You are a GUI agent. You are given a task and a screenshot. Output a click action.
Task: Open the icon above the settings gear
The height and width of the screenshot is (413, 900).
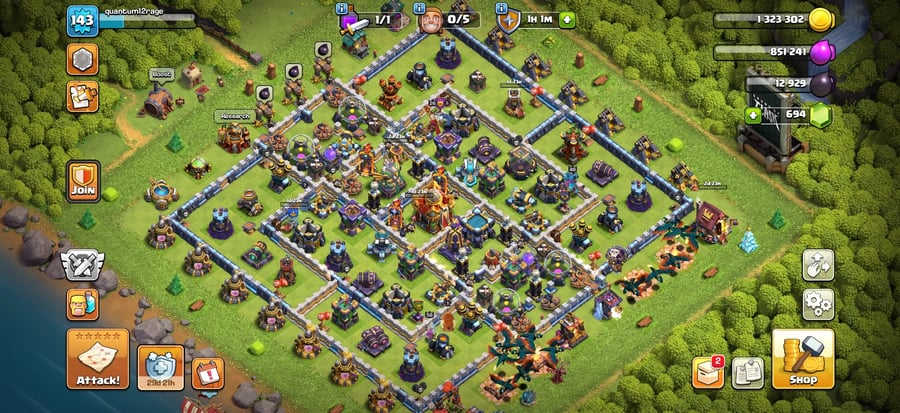click(818, 264)
